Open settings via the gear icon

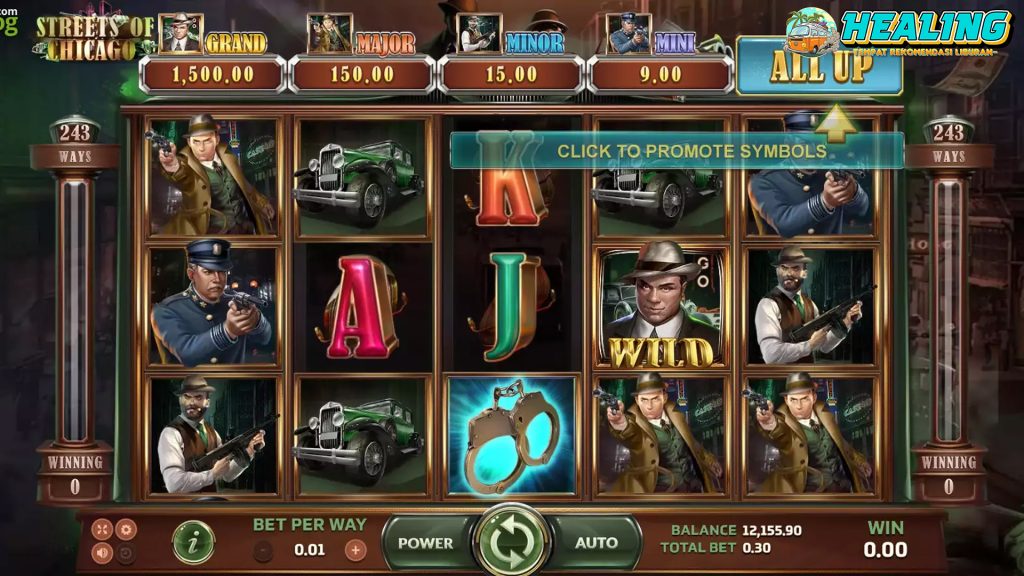click(126, 529)
